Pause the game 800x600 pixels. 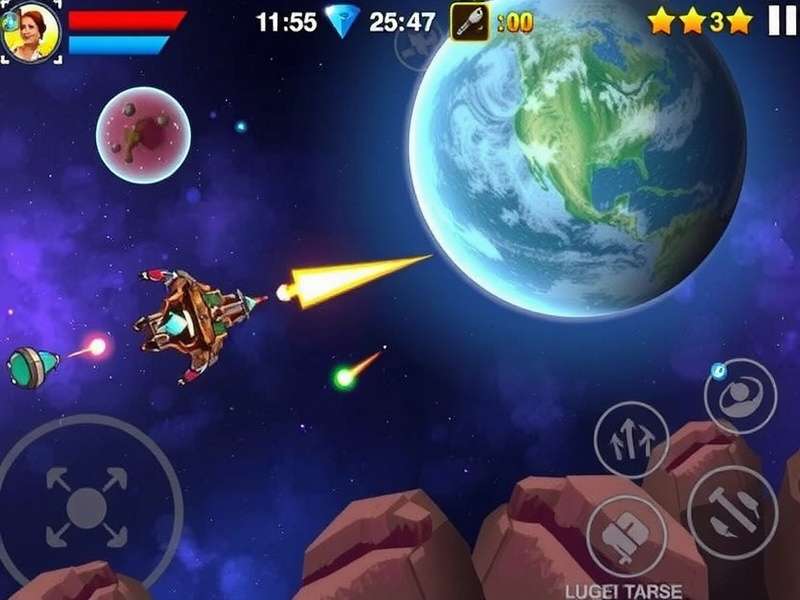782,20
